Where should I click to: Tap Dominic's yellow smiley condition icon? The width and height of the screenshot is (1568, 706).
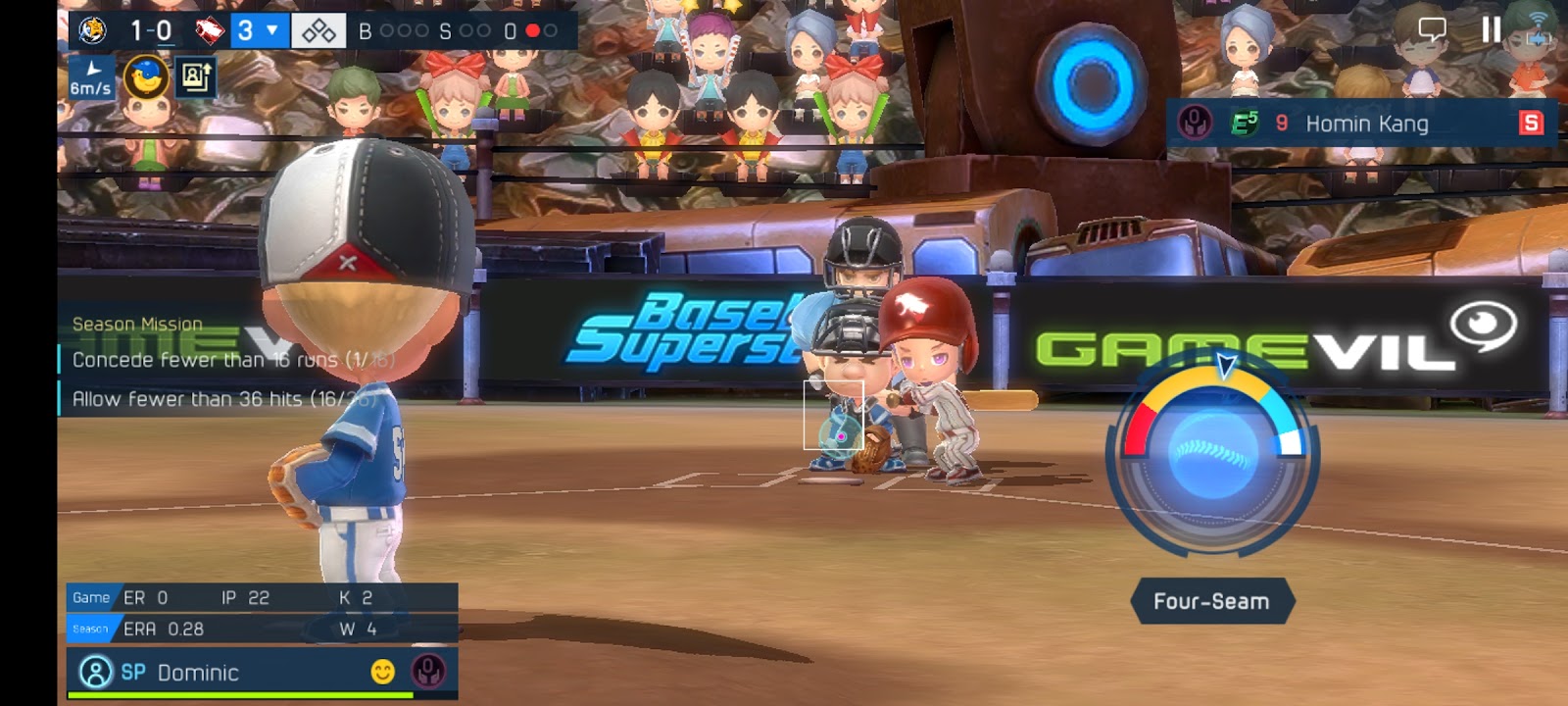point(382,672)
